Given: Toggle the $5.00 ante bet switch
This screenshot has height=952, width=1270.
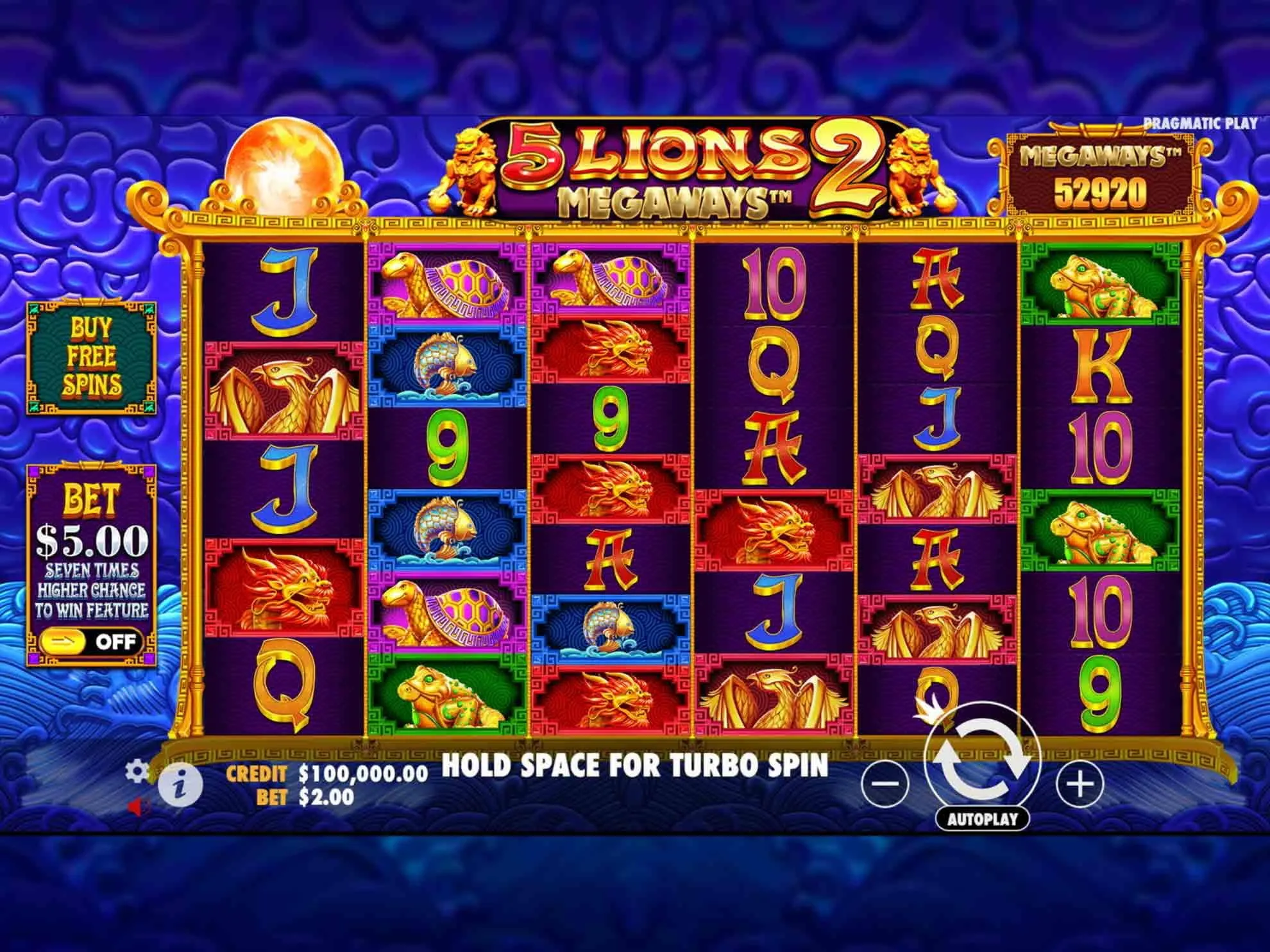Looking at the screenshot, I should [x=90, y=642].
